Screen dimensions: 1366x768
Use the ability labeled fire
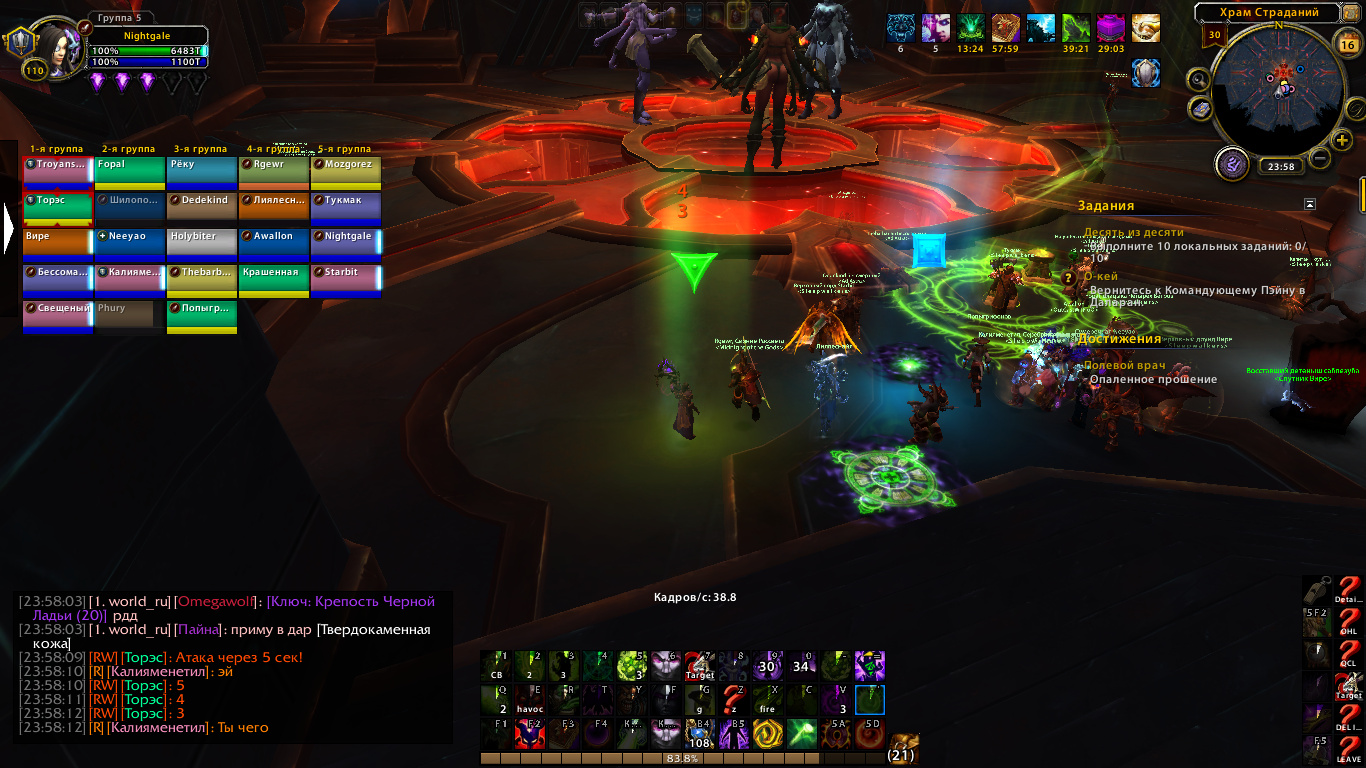(x=769, y=701)
